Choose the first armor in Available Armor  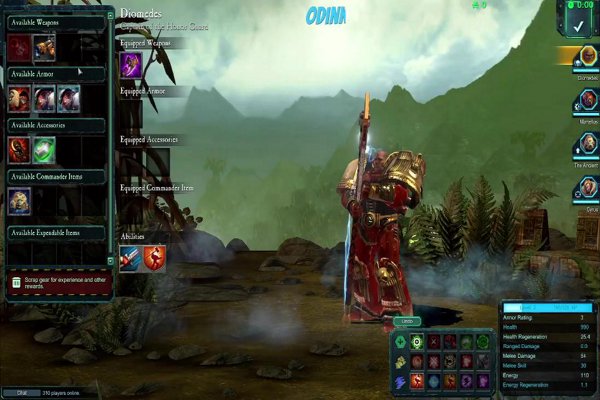(20, 98)
